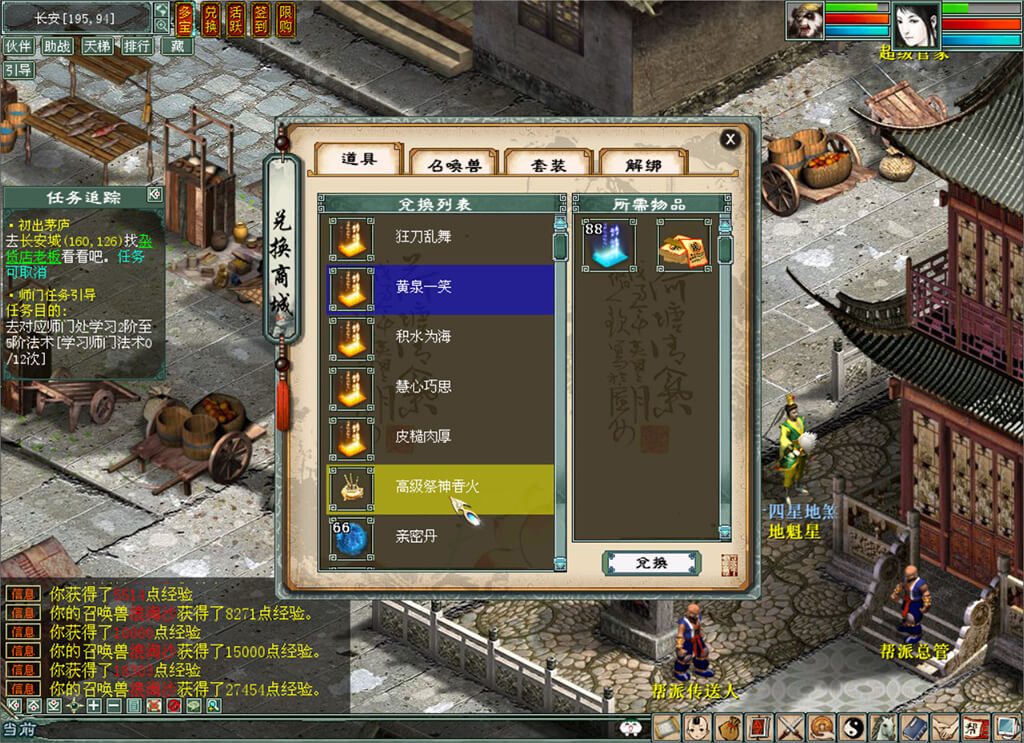Screen dimensions: 1024x743
Task: Select the 亲密丹 item row
Action: pos(442,536)
